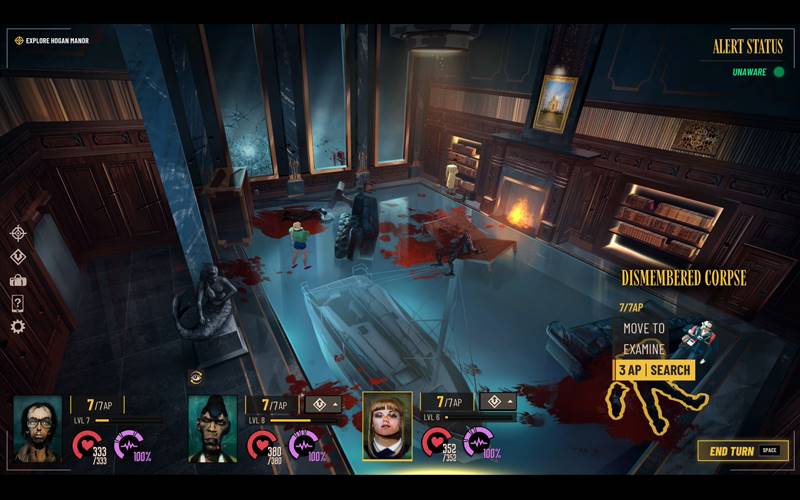This screenshot has width=800, height=500.
Task: Select Examine for the dismembered corpse
Action: point(644,349)
